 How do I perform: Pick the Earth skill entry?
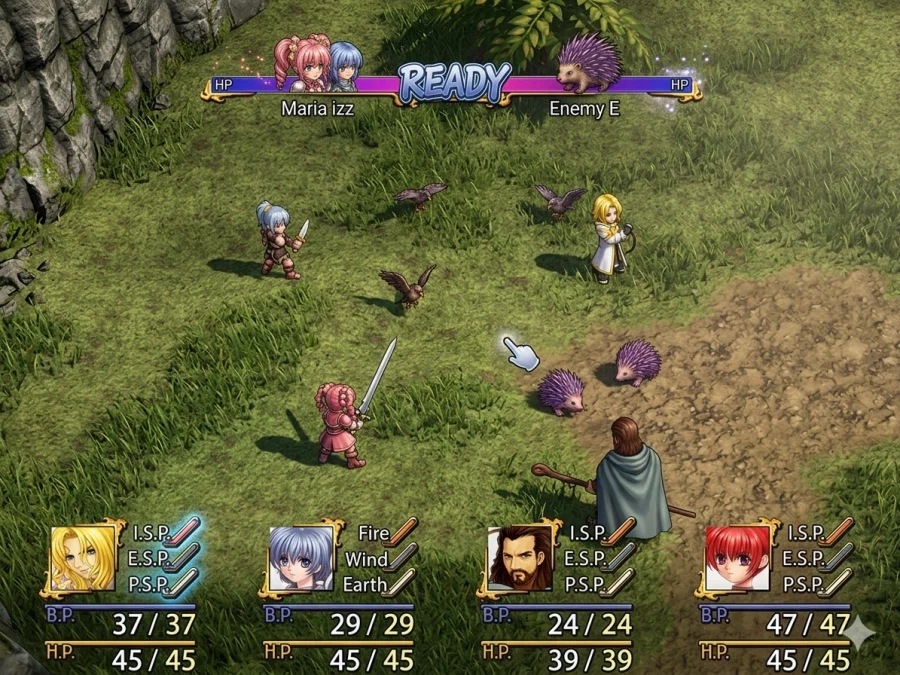365,584
